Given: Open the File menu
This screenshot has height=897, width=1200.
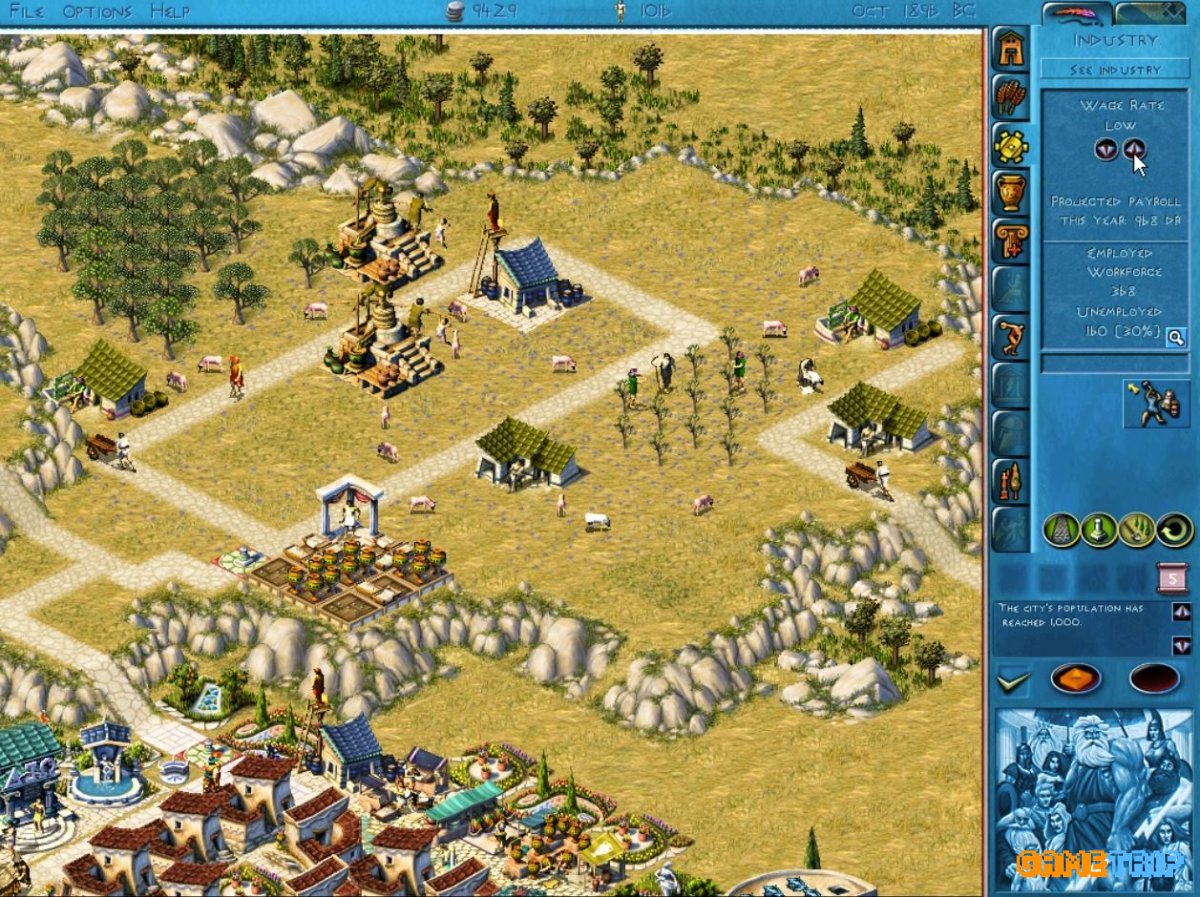Looking at the screenshot, I should click(x=26, y=12).
